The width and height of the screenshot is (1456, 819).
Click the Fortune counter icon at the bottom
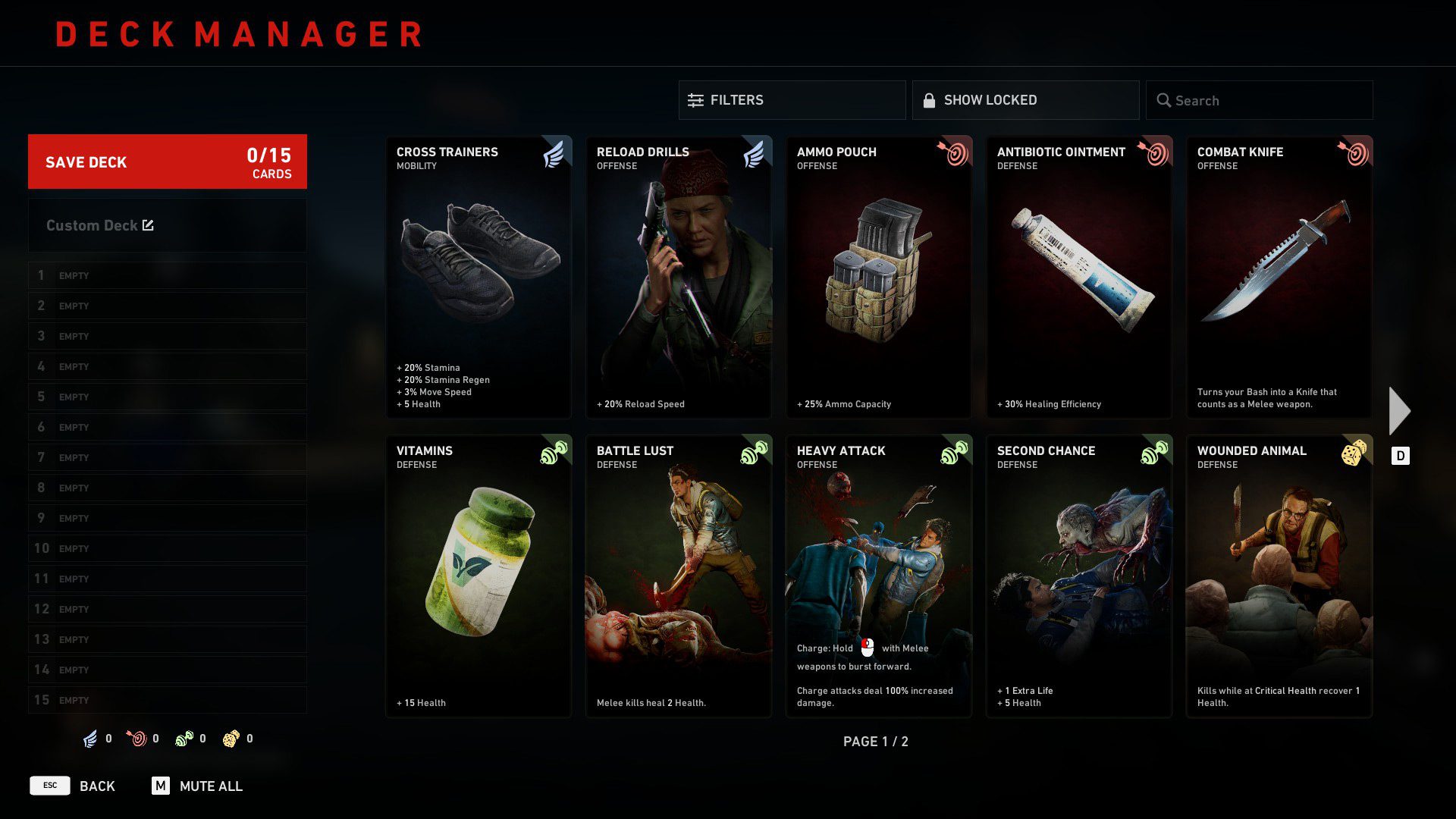click(231, 738)
